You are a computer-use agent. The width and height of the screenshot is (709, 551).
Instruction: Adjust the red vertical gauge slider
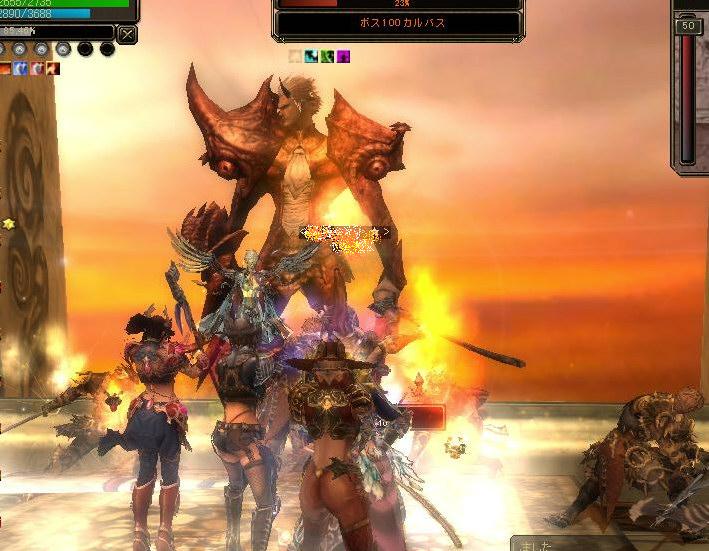687,98
